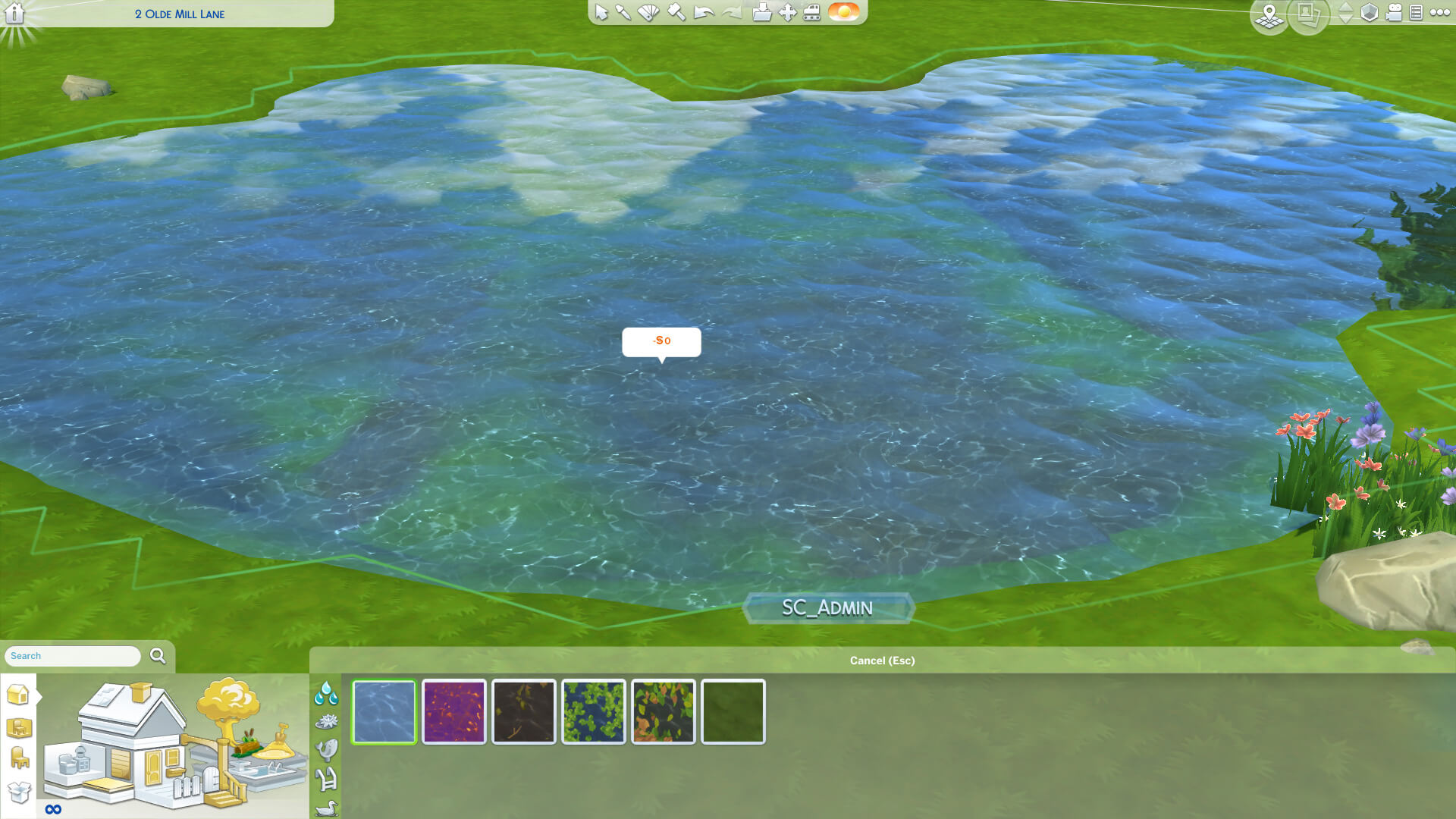Open the three-dots options menu
The height and width of the screenshot is (819, 1456).
[1439, 13]
